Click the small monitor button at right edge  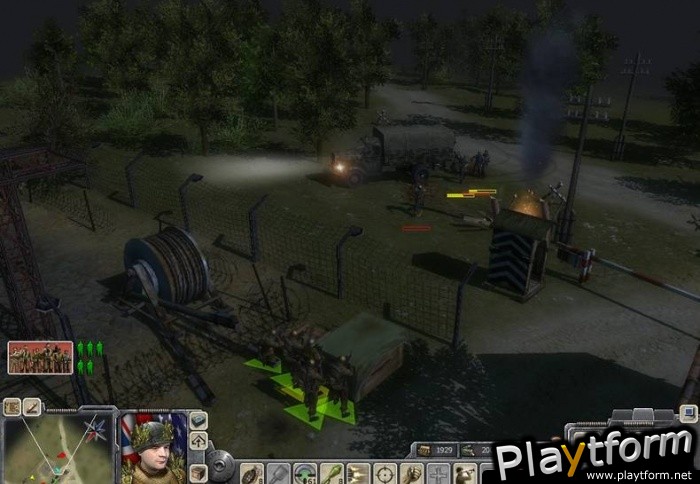(688, 412)
